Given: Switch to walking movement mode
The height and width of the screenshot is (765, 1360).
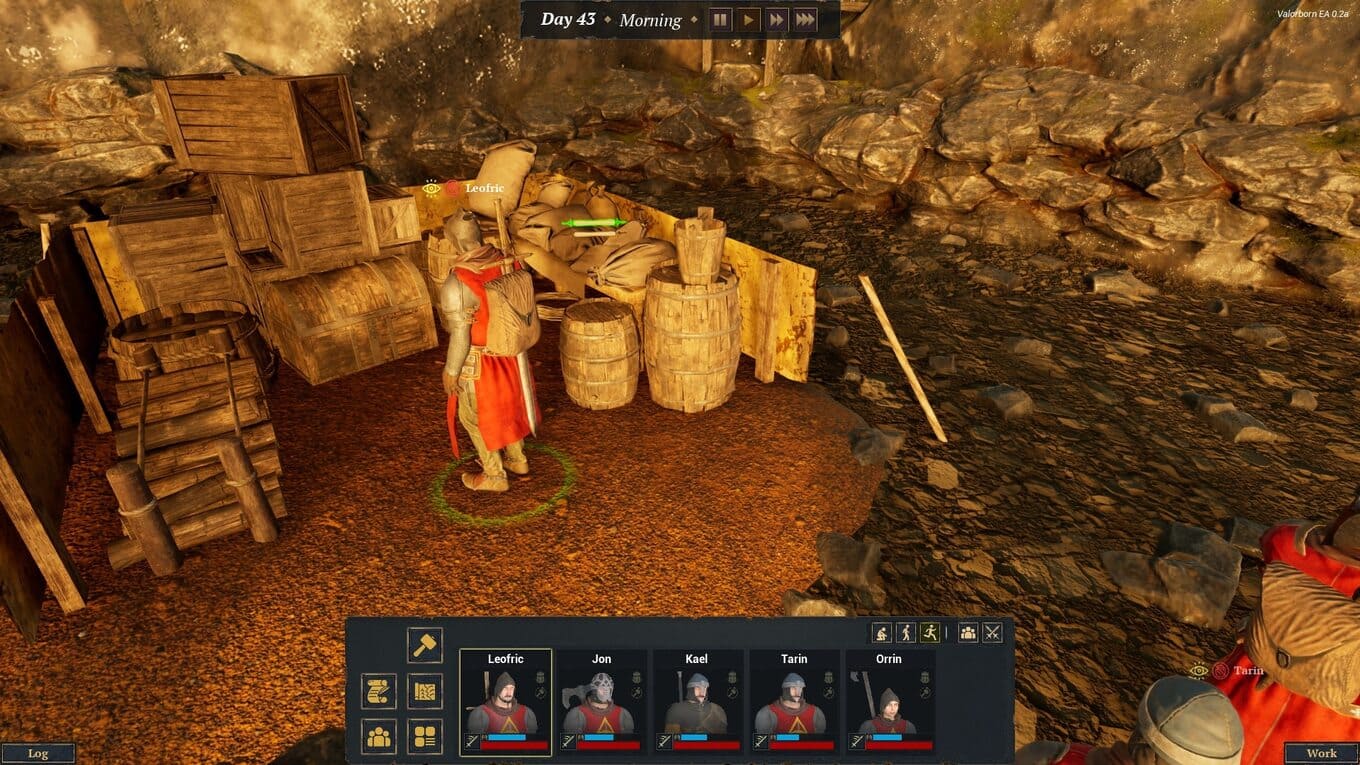Looking at the screenshot, I should pos(906,632).
